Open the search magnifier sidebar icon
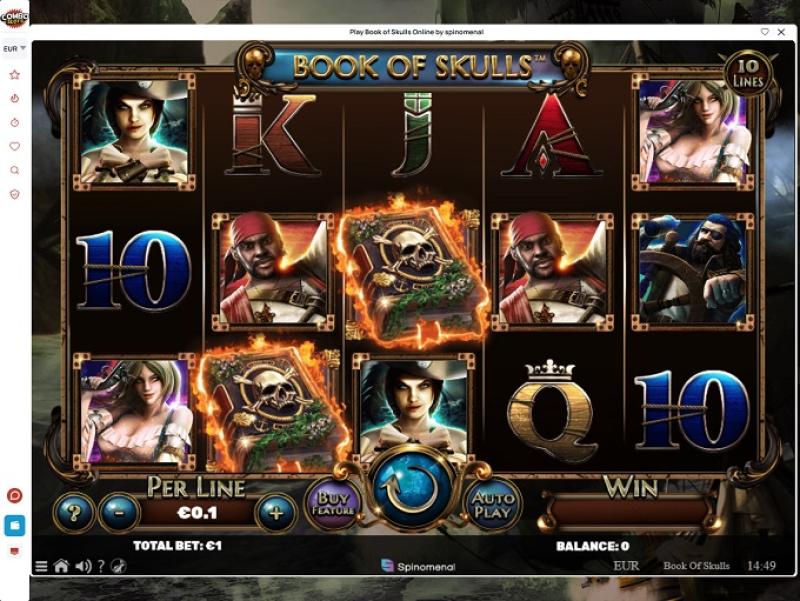800x601 pixels. pos(15,170)
